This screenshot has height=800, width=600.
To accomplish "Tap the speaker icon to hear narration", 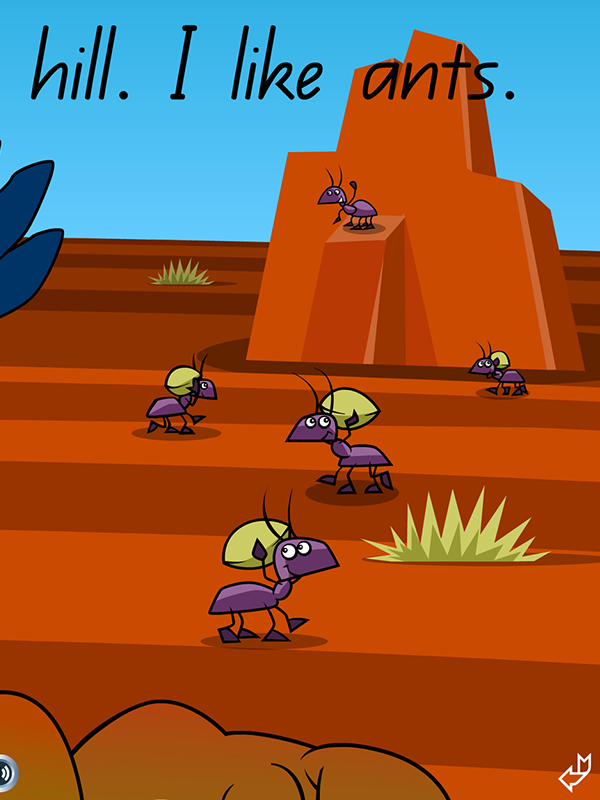I will click(6, 772).
